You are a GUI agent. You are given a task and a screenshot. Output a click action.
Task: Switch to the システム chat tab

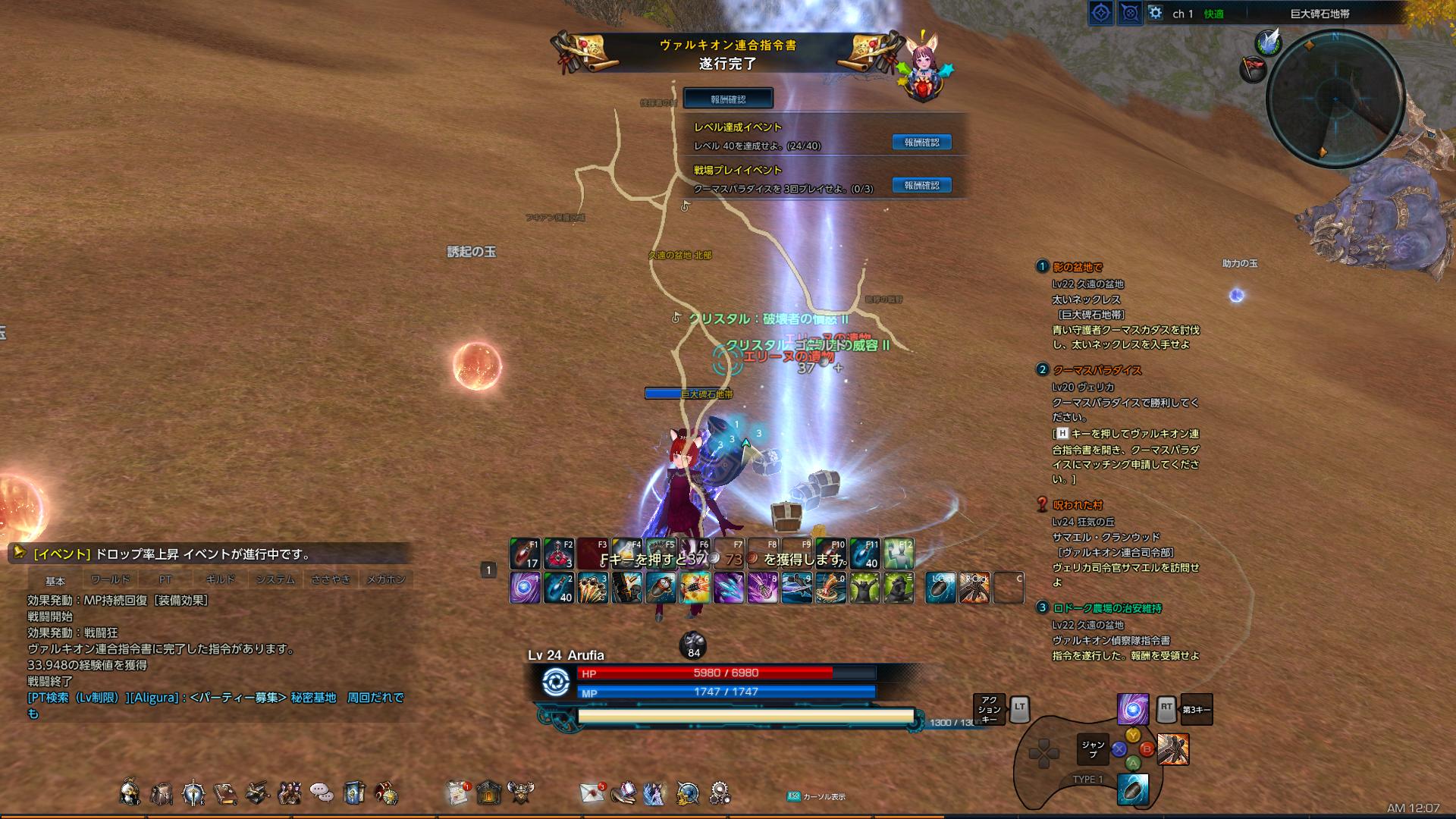[x=278, y=579]
